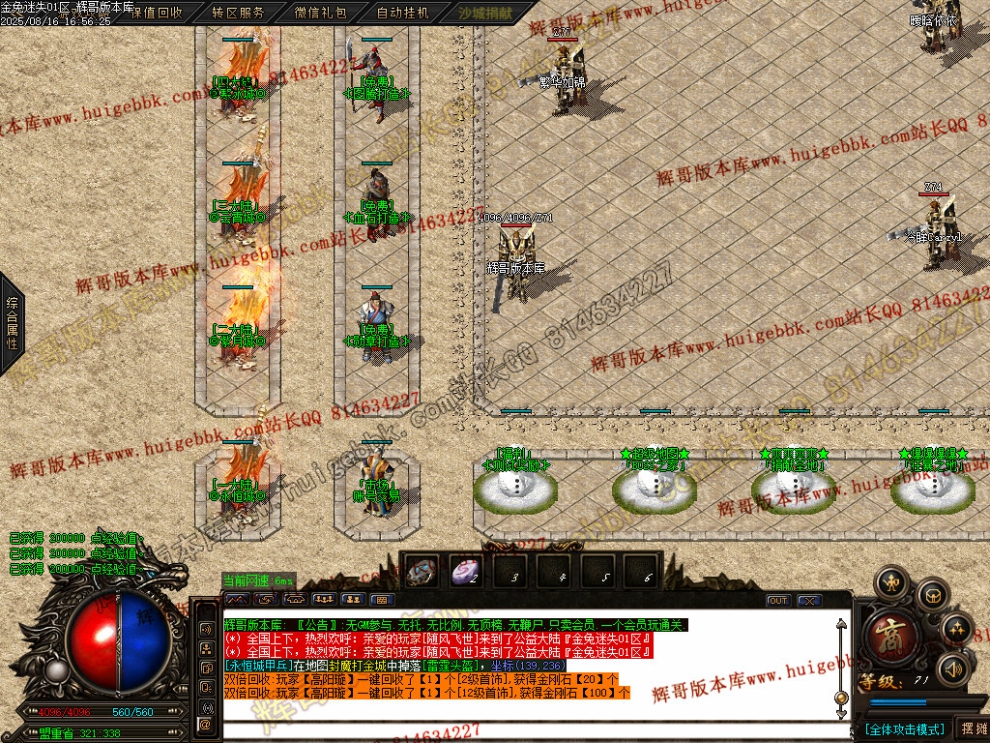Open the 摆摊 stall button
Image resolution: width=990 pixels, height=743 pixels.
click(x=971, y=729)
